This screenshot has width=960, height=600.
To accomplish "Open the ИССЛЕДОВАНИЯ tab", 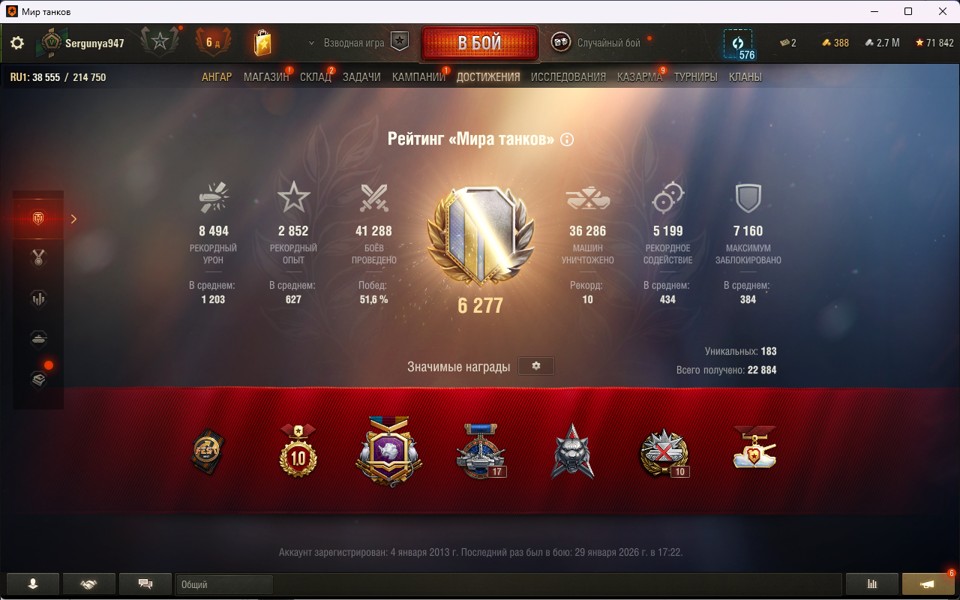I will click(568, 77).
